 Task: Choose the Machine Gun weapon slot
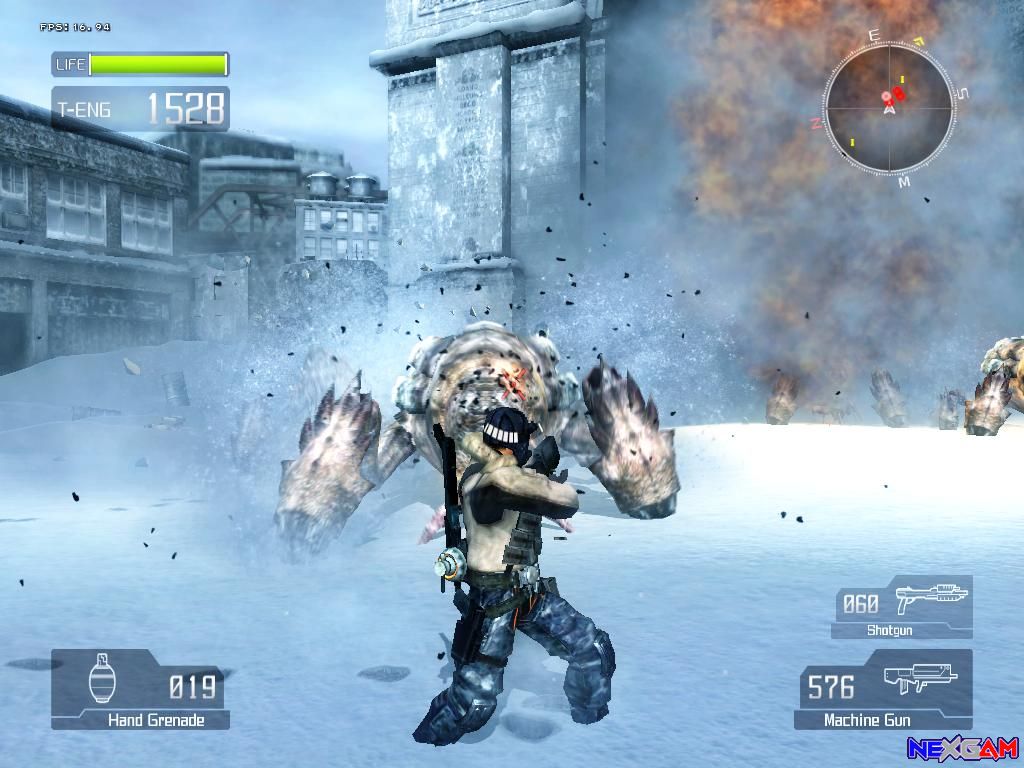884,689
